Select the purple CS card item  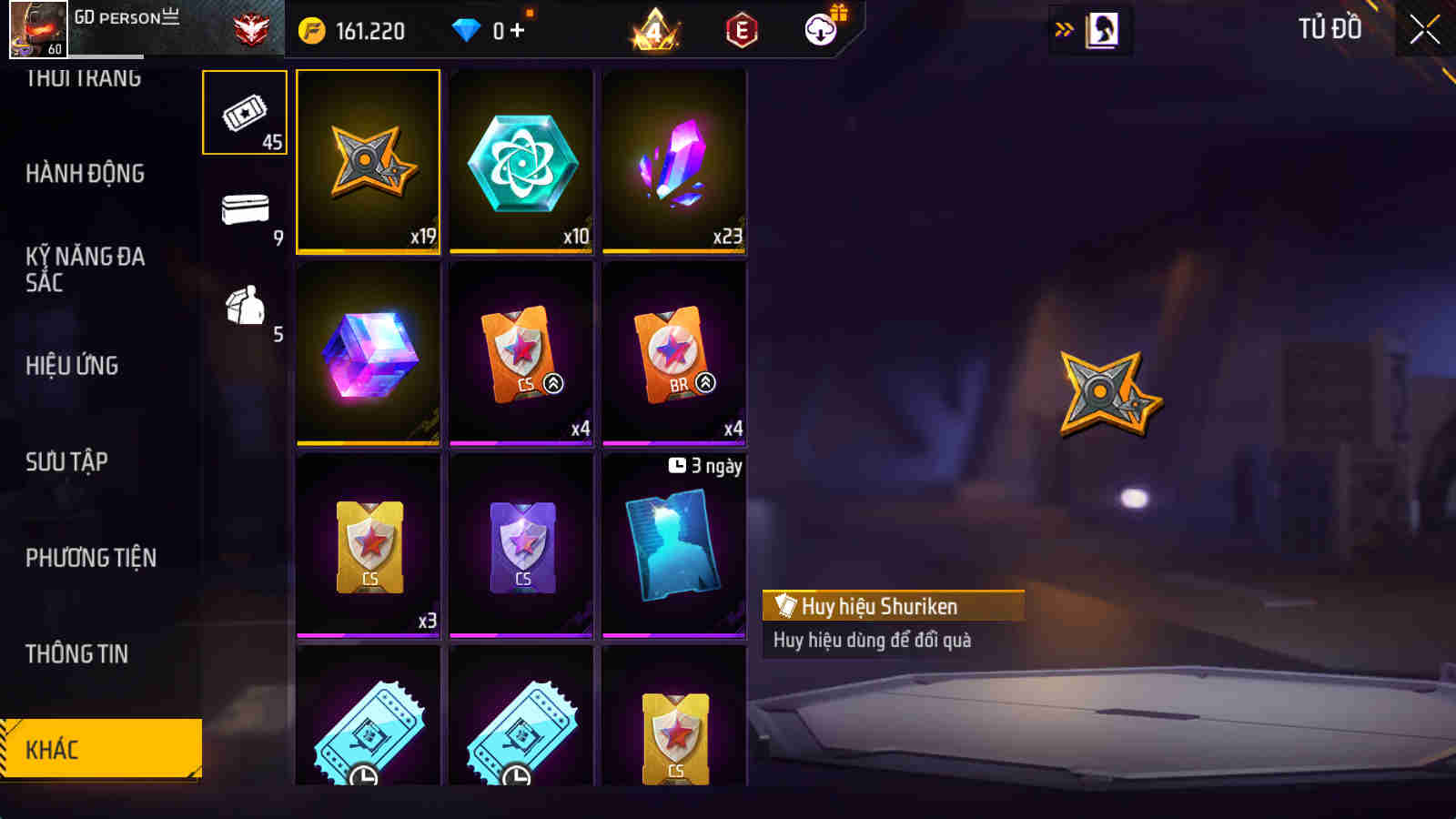[521, 541]
